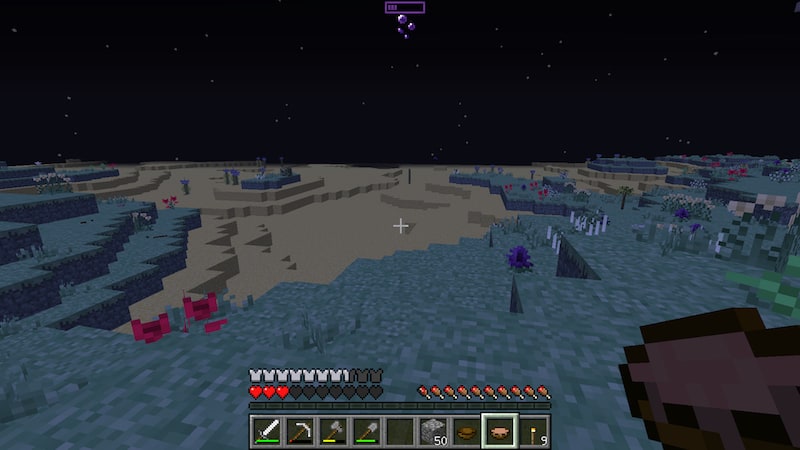Select the torch stack of 9

[x=532, y=431]
